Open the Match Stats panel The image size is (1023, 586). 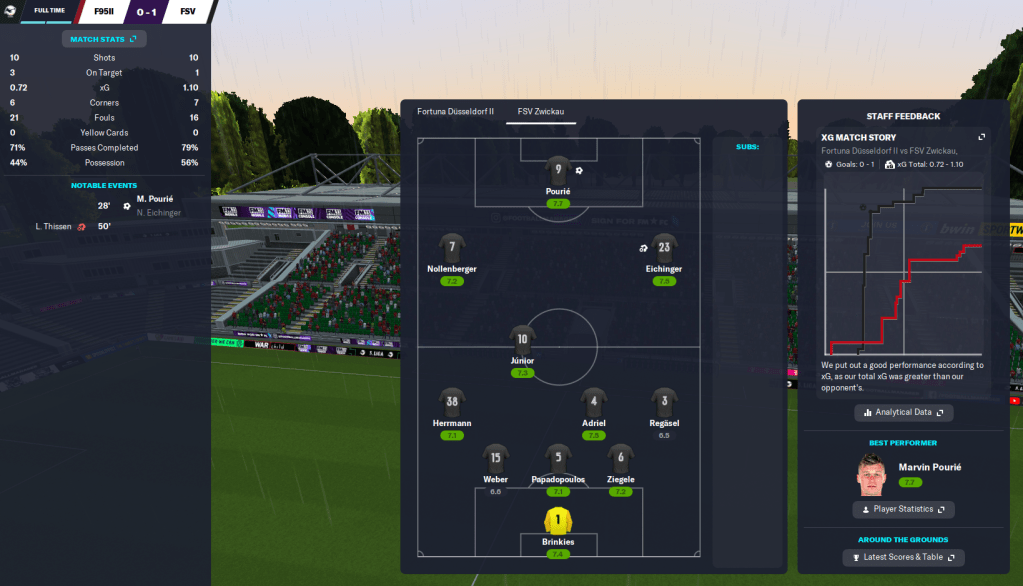click(105, 39)
